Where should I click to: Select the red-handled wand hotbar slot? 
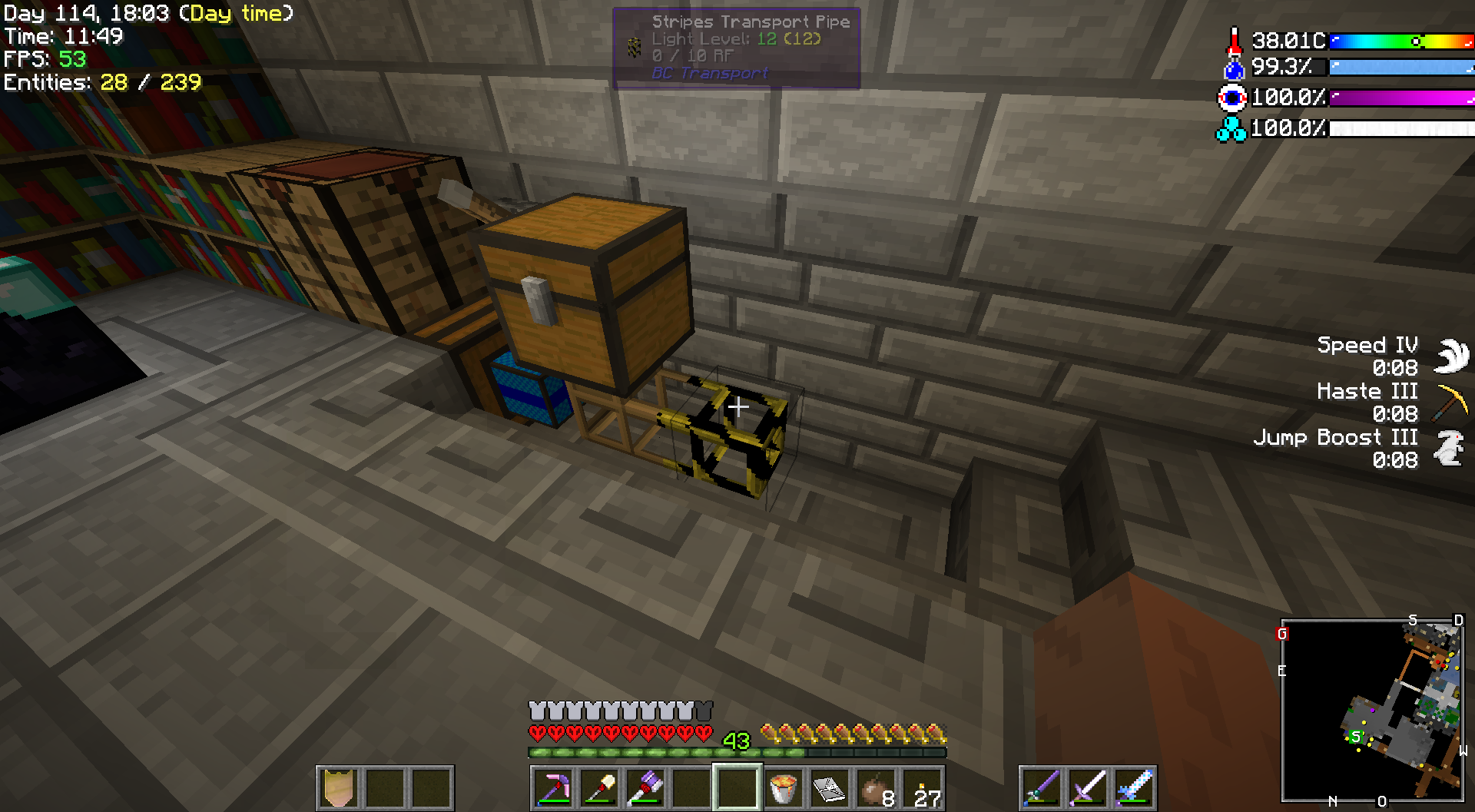coord(599,787)
